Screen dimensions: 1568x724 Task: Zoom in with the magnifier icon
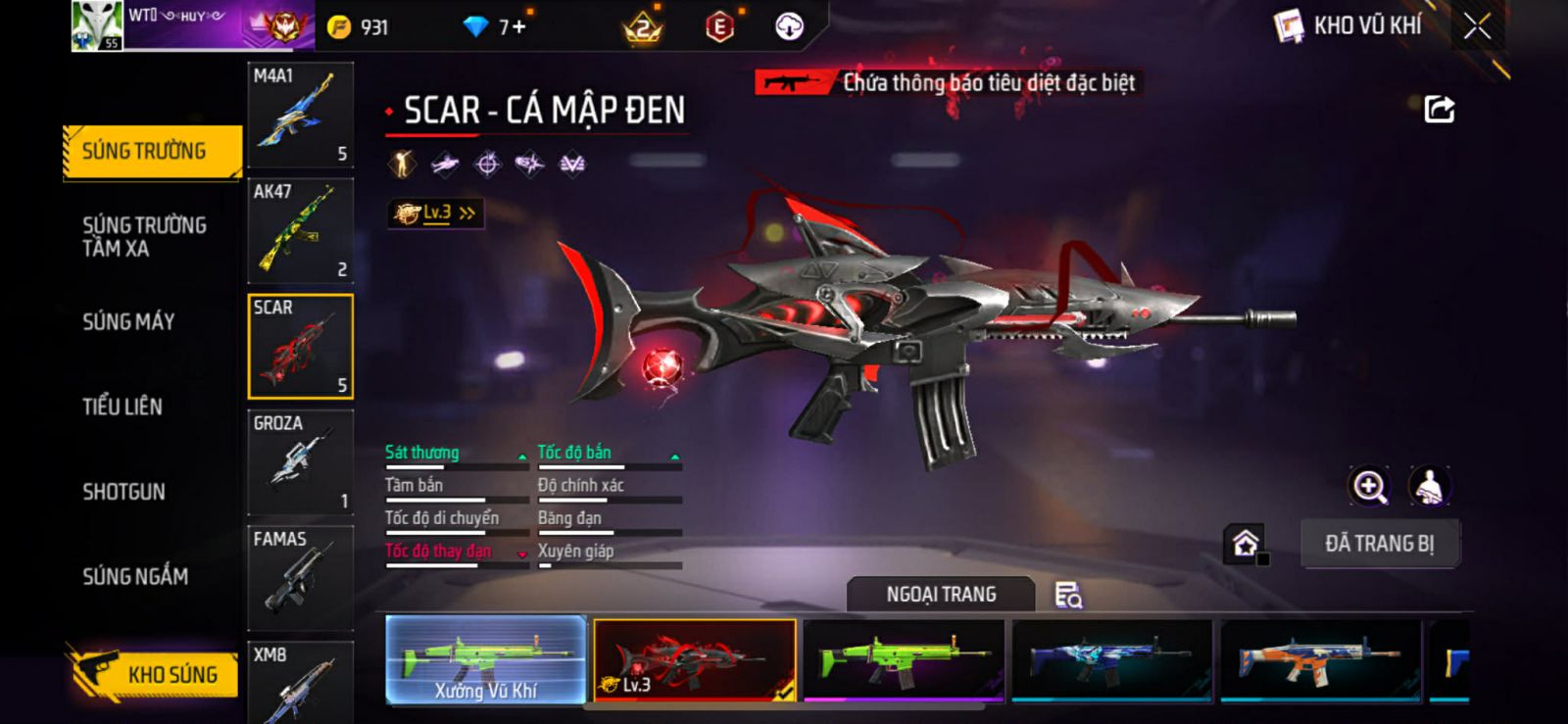click(x=1369, y=486)
